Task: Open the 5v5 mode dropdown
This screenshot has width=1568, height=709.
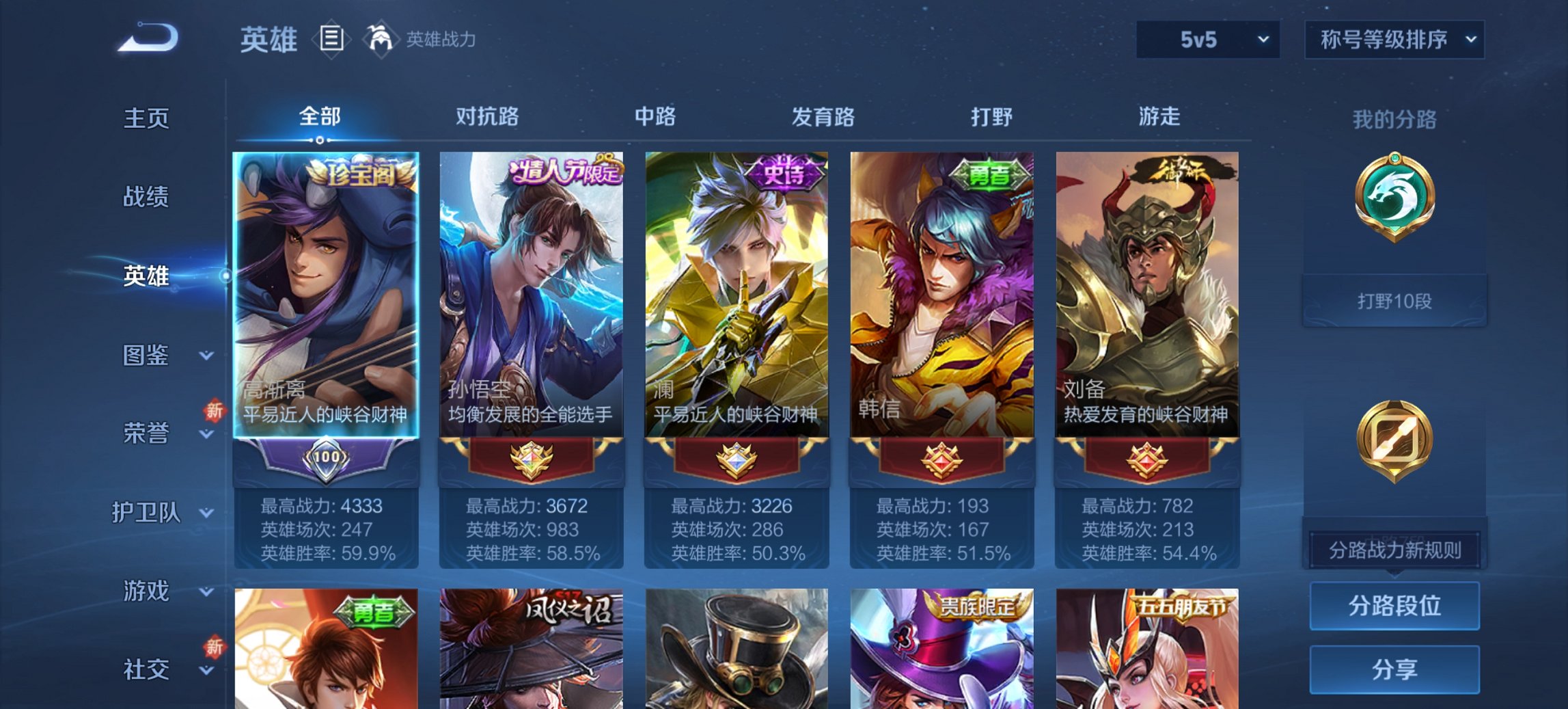Action: pyautogui.click(x=1207, y=40)
